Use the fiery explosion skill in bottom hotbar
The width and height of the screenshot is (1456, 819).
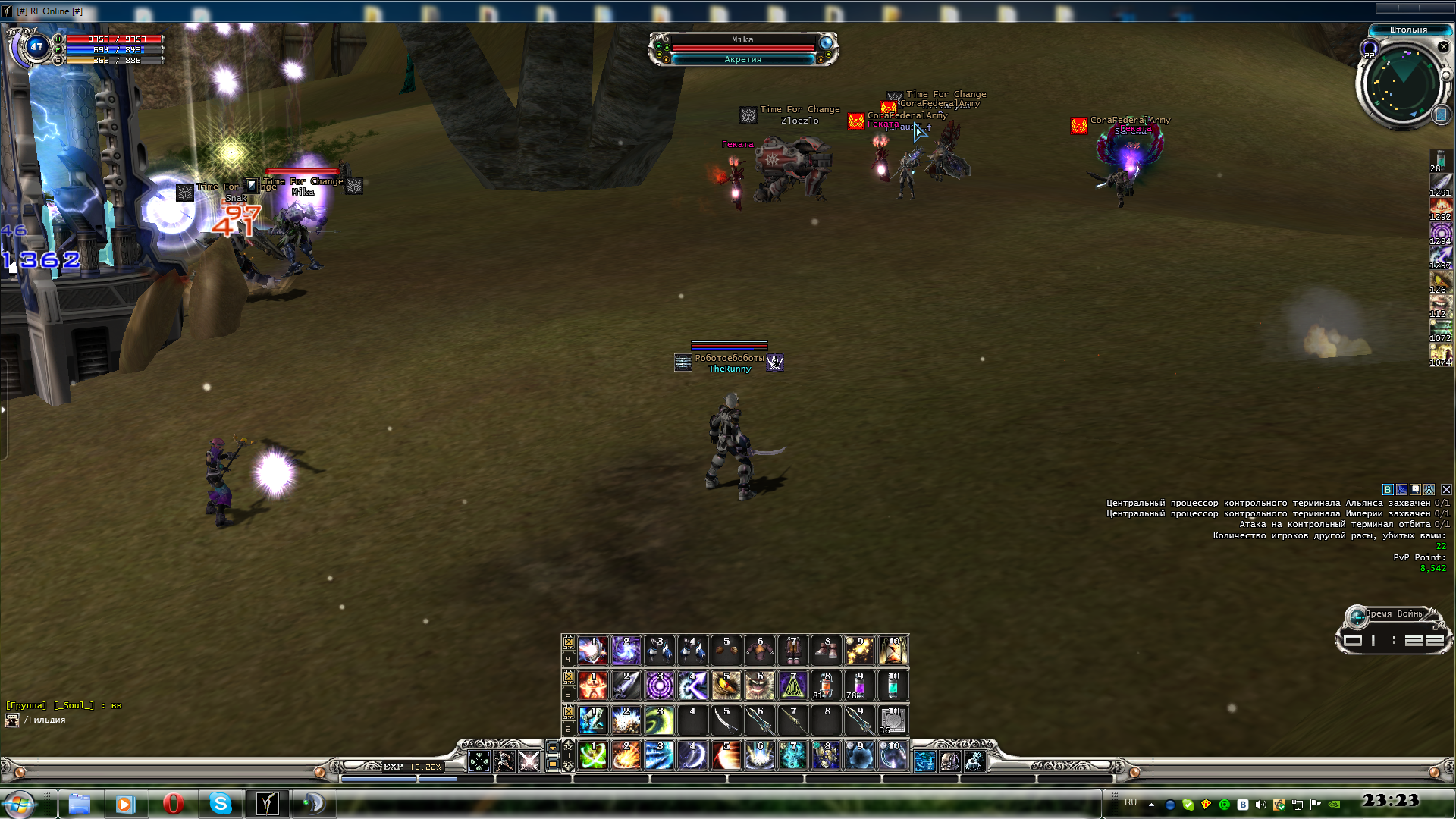pos(626,756)
